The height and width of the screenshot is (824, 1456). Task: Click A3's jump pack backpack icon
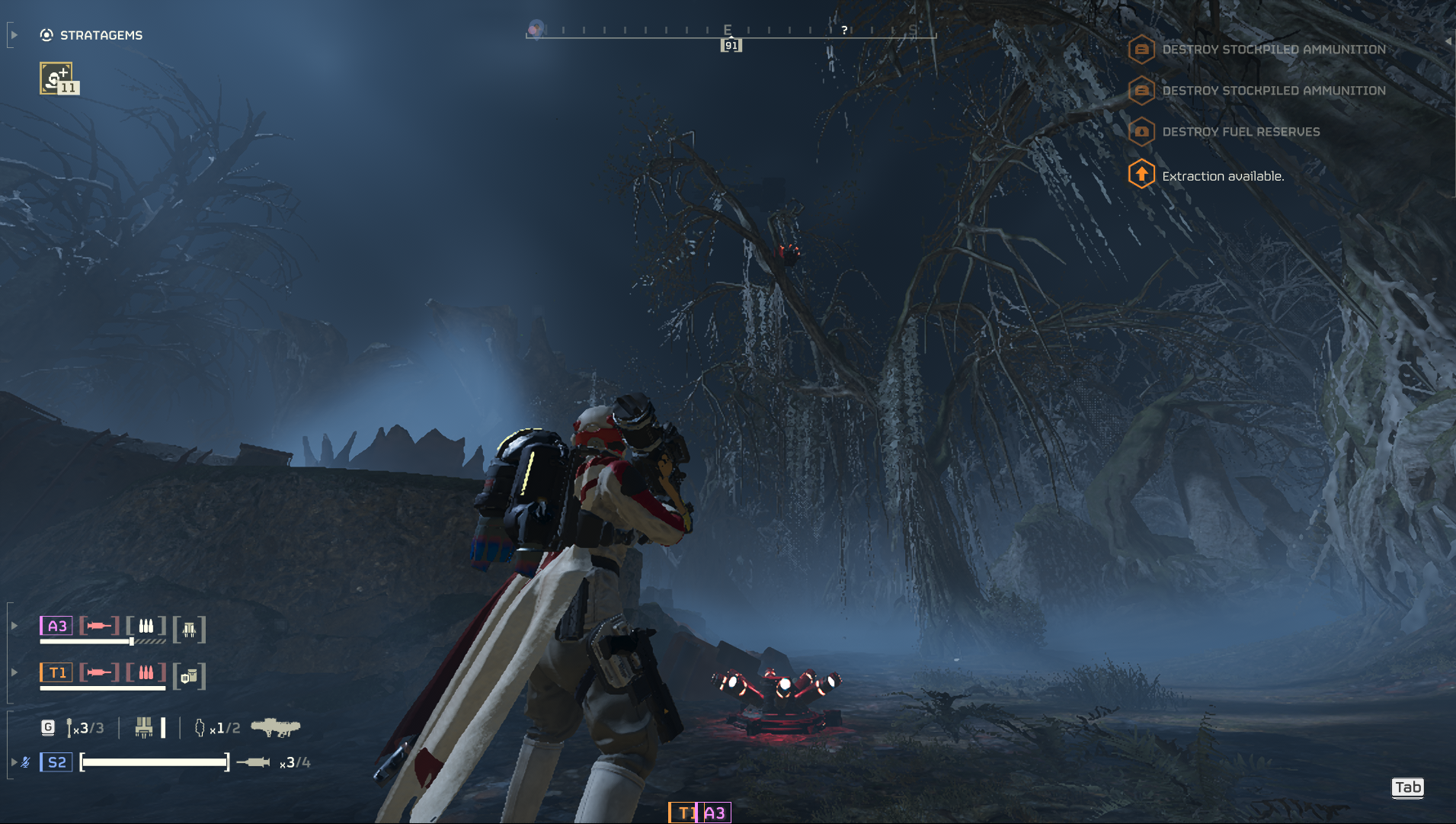coord(189,630)
